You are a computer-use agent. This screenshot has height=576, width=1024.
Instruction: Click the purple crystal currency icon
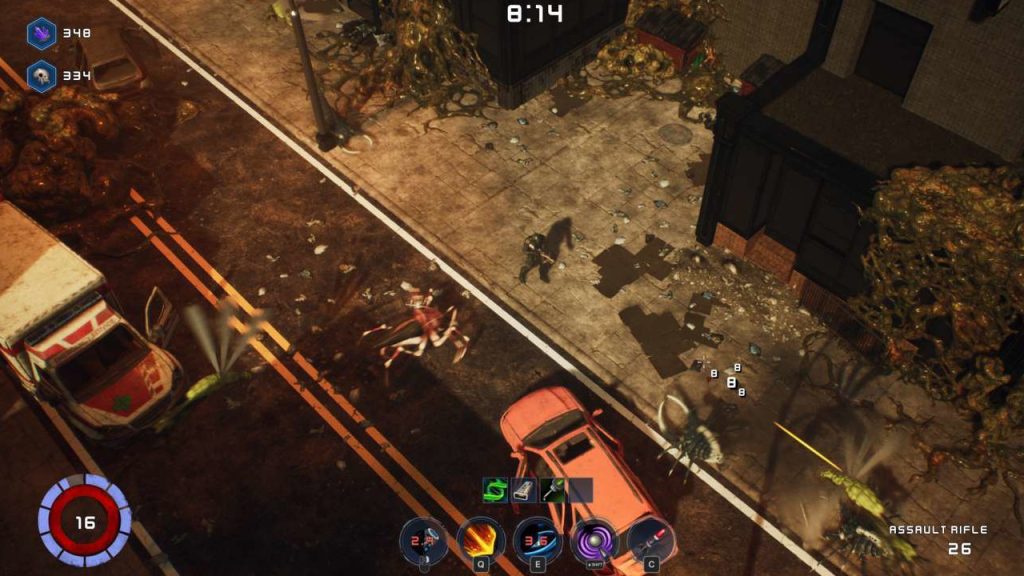tap(41, 33)
